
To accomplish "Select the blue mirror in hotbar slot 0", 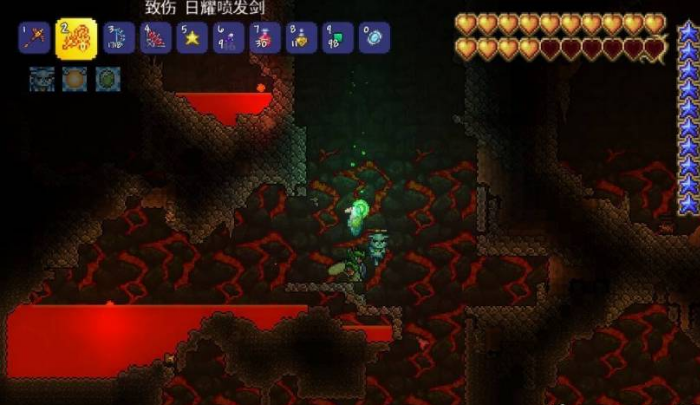I will 374,38.
